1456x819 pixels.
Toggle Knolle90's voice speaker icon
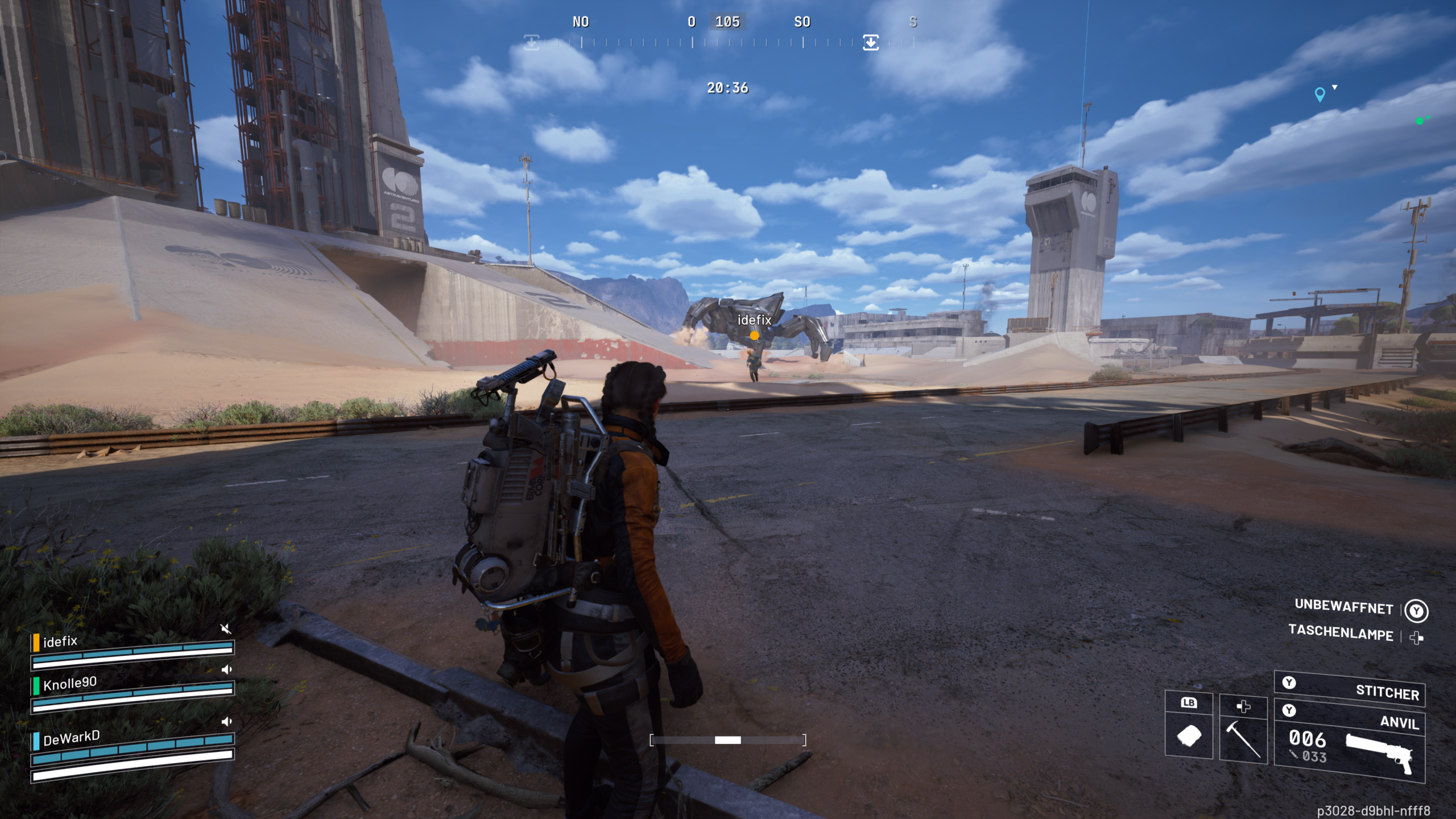tap(226, 669)
